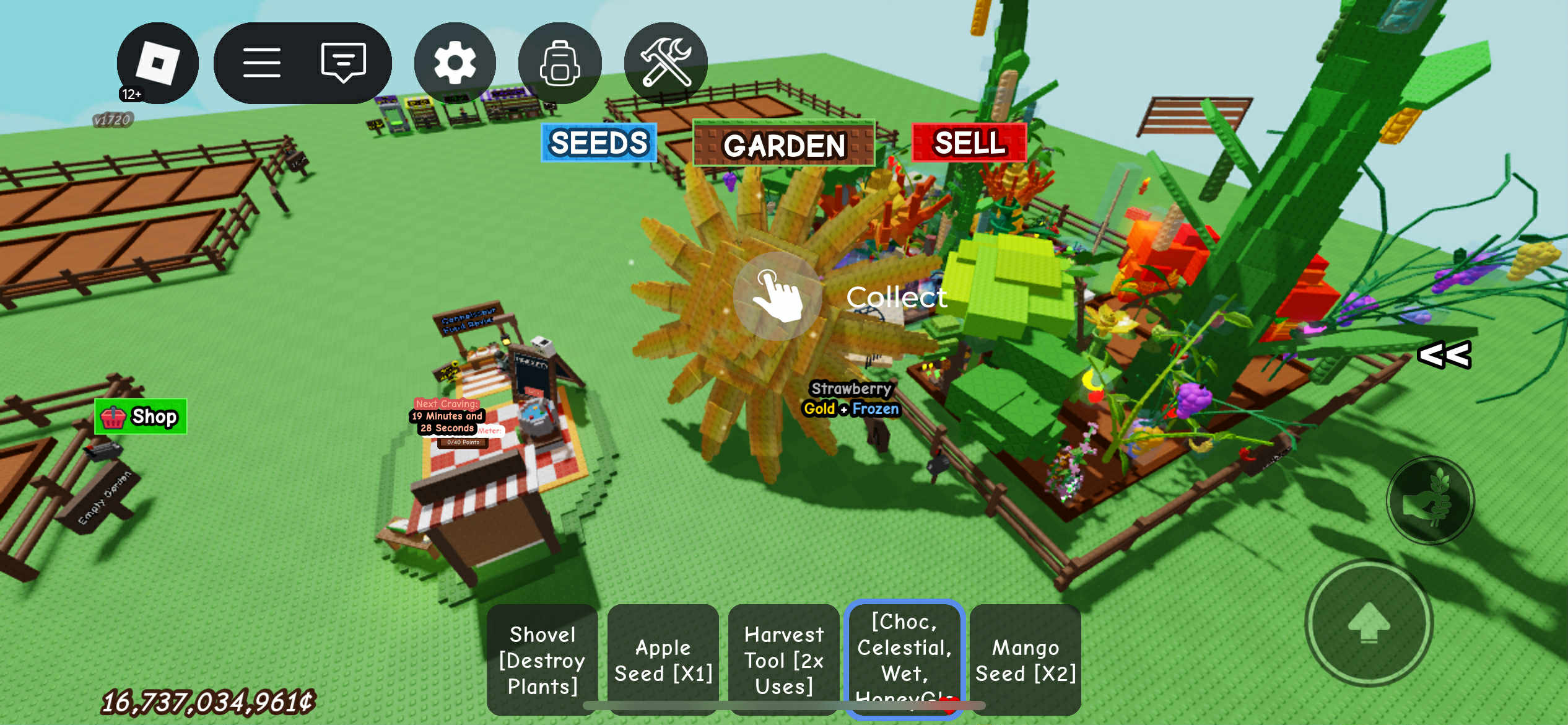This screenshot has height=725, width=1568.
Task: Select the Choc Celestial Wet item slot
Action: click(x=904, y=658)
